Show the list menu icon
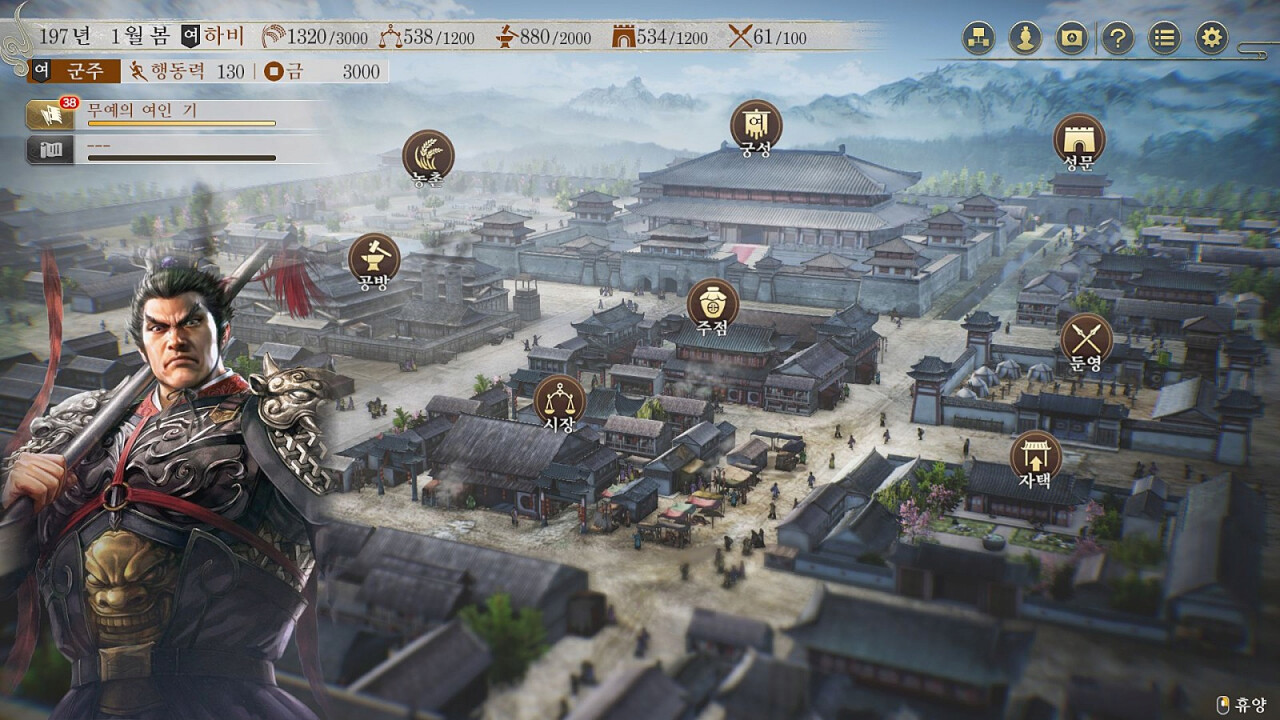Viewport: 1280px width, 720px height. (x=1164, y=39)
